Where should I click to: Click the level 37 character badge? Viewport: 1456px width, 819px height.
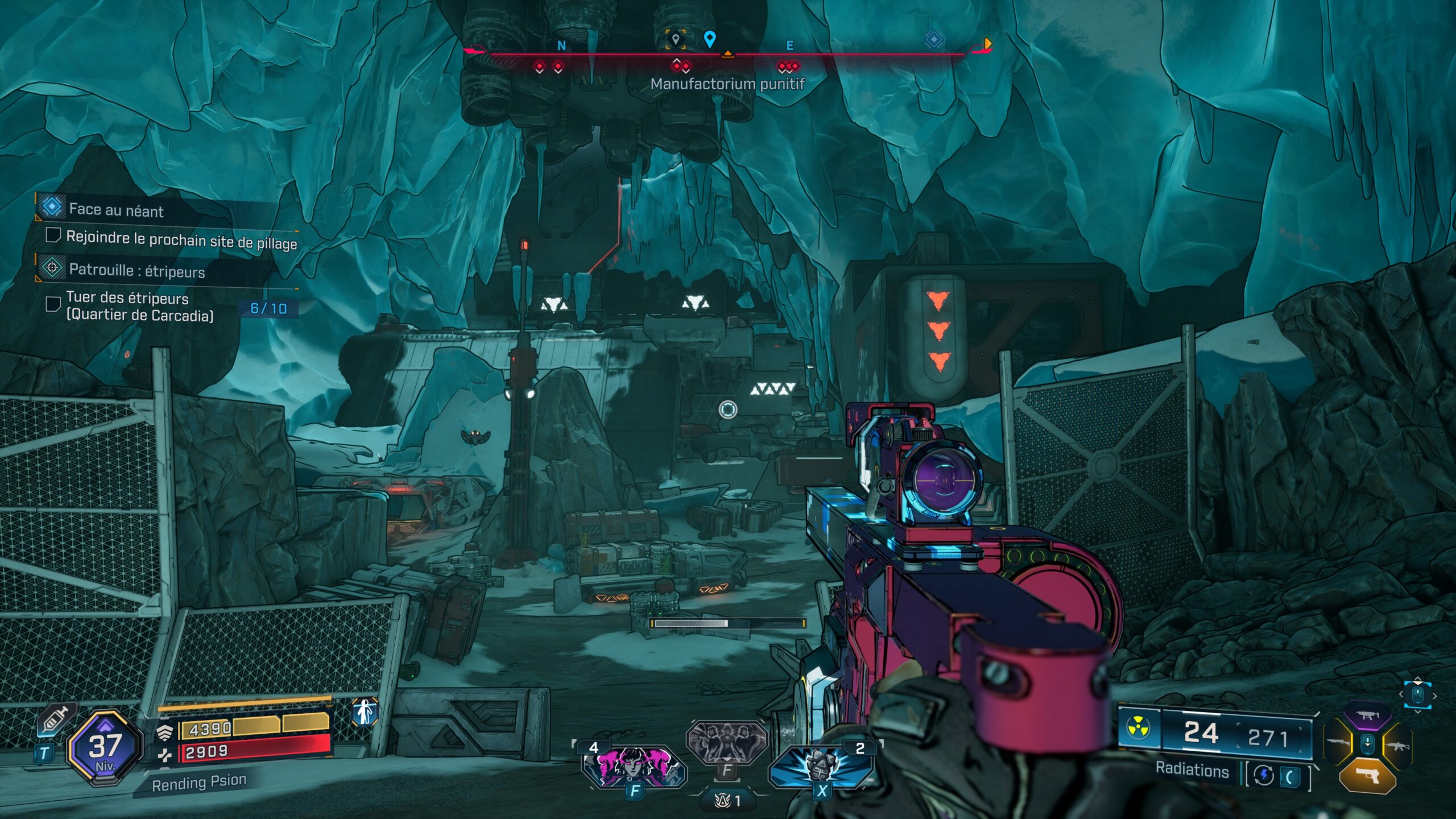105,747
